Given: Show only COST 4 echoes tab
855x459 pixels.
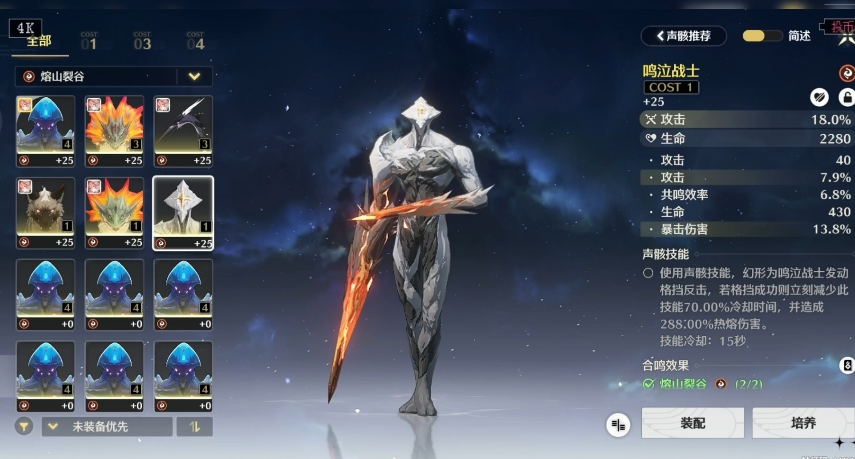Looking at the screenshot, I should (x=195, y=42).
